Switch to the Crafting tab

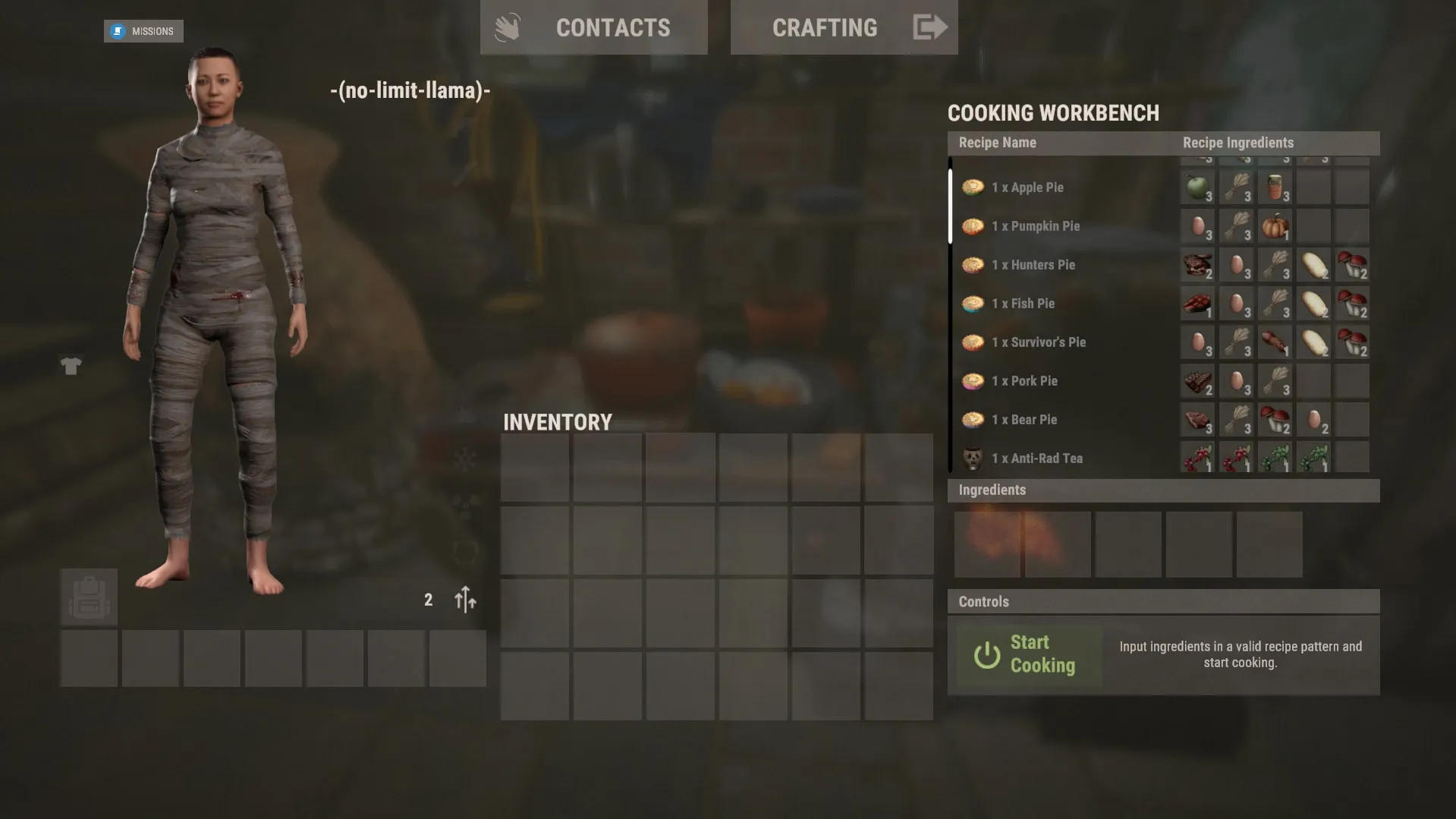[x=825, y=28]
